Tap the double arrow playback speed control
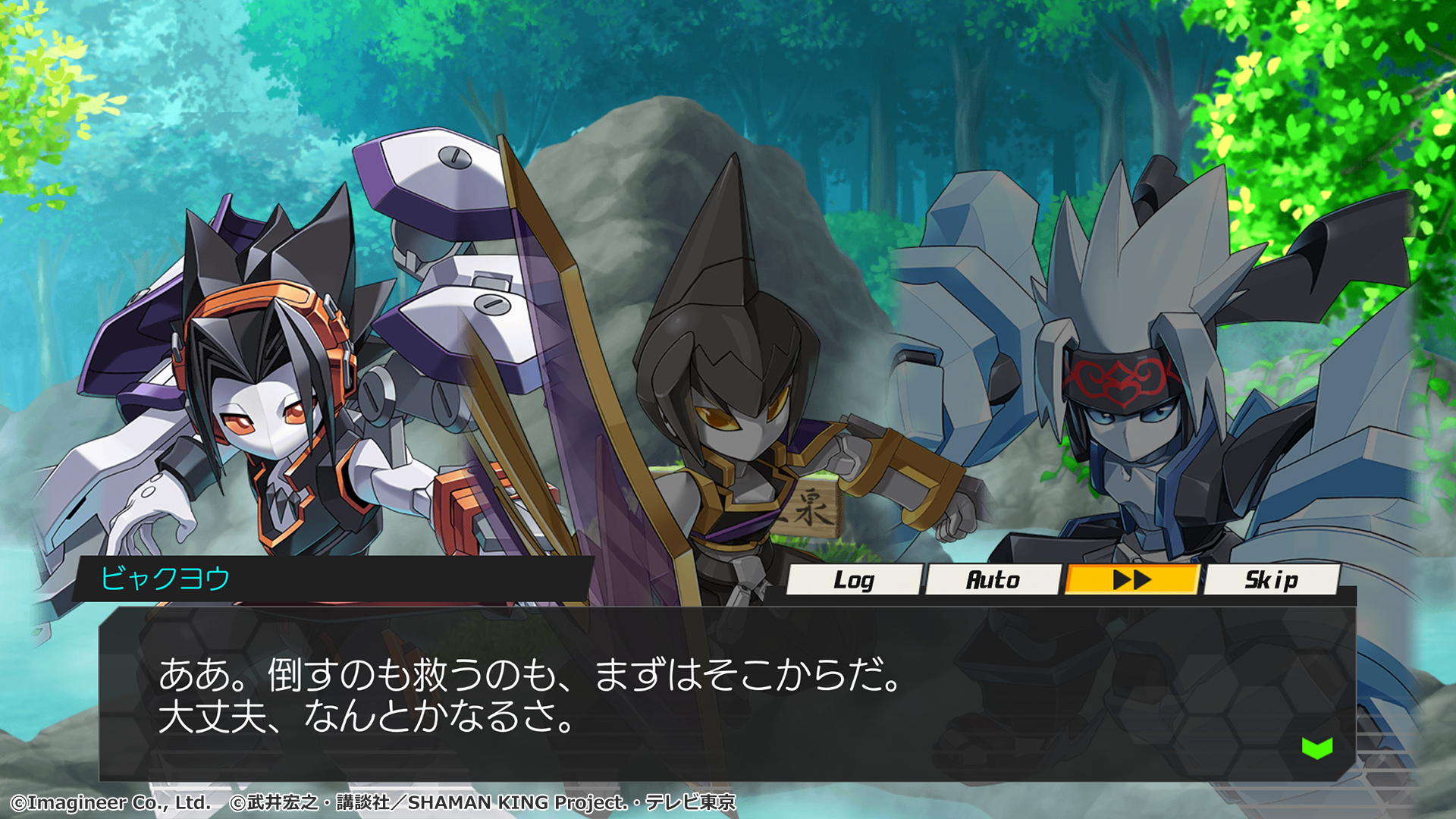Viewport: 1456px width, 819px height. 1131,580
